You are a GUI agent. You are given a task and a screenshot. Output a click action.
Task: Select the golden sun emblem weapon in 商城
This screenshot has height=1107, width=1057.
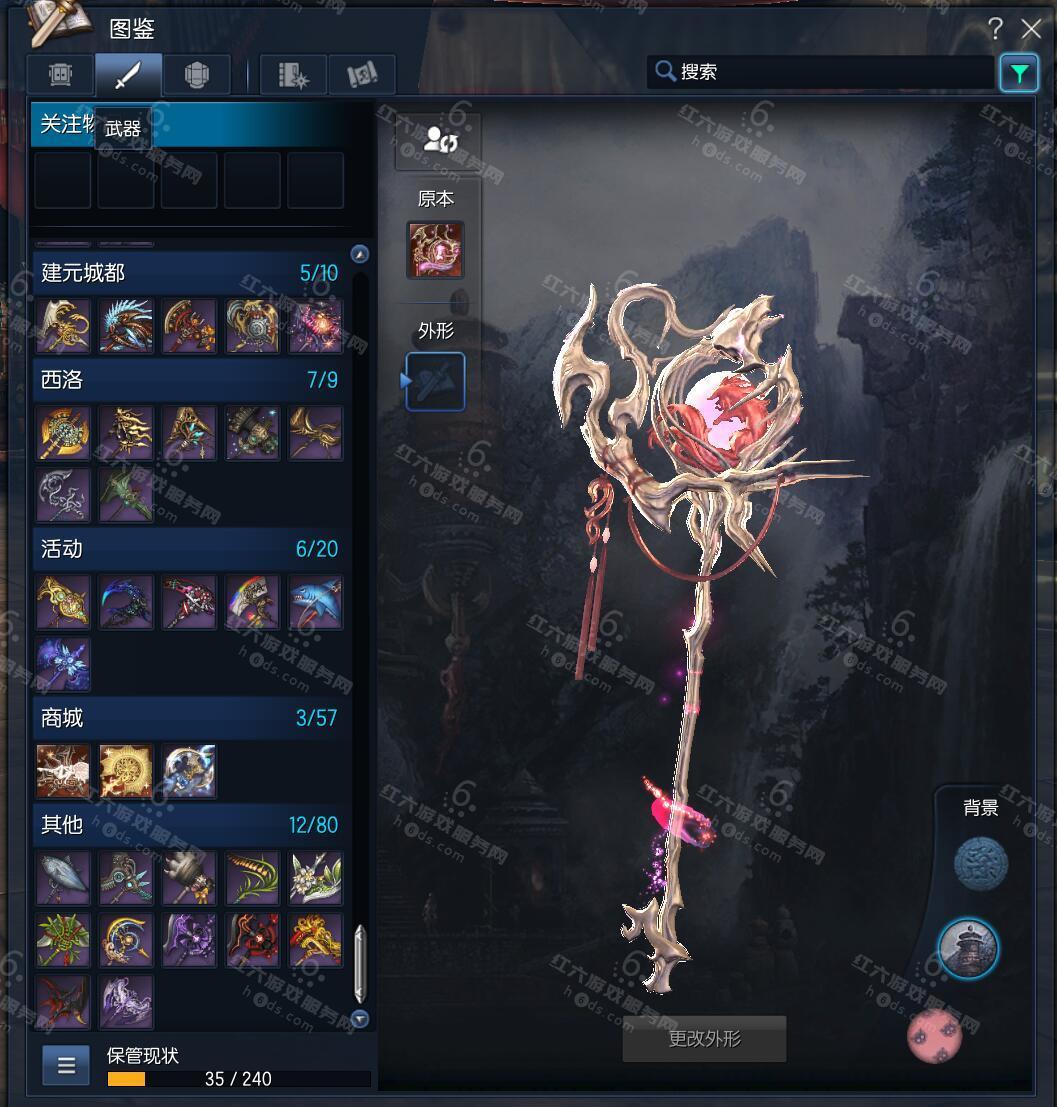tap(126, 771)
